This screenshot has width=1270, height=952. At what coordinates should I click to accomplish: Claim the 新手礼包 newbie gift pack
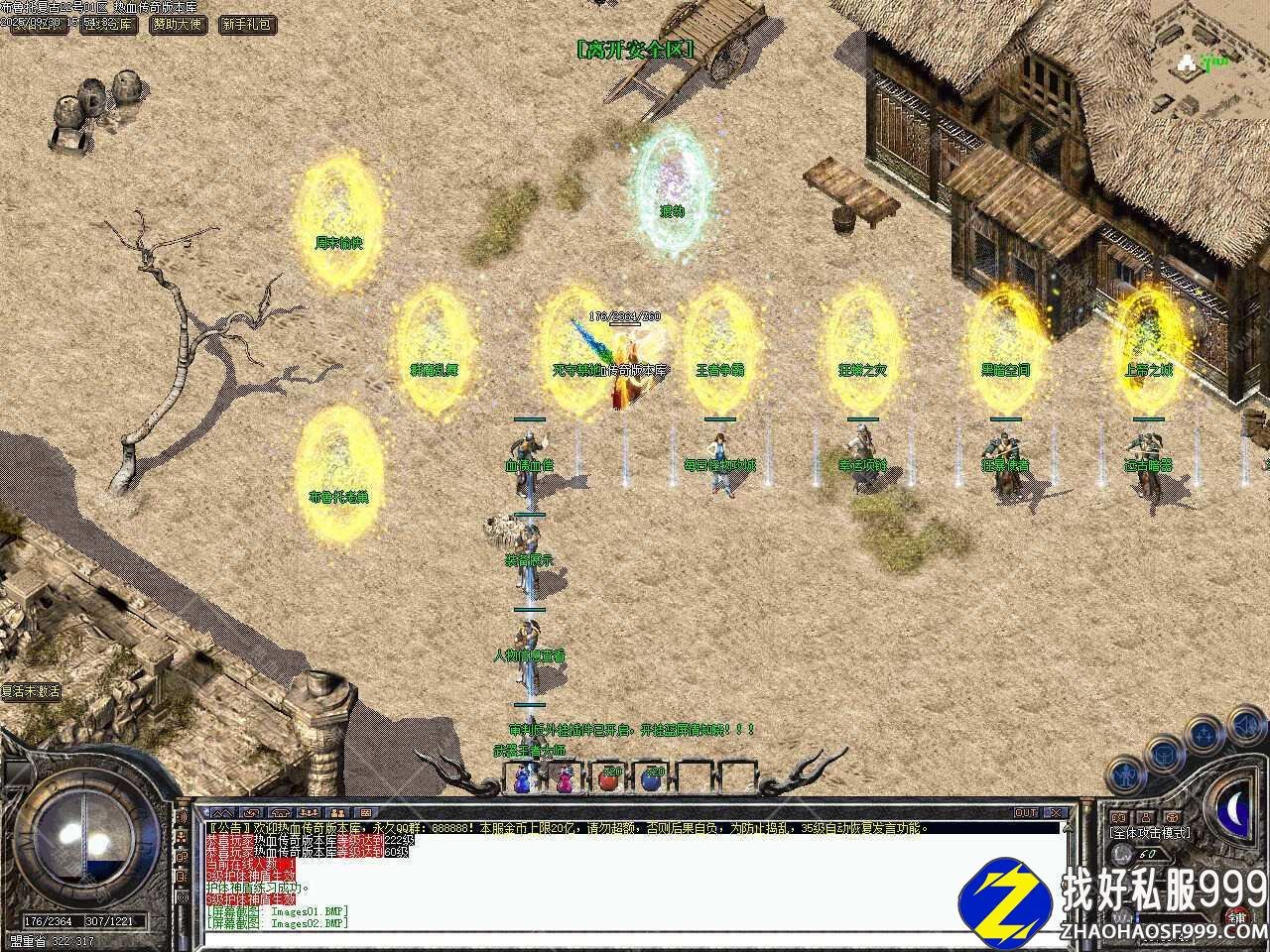point(246,24)
